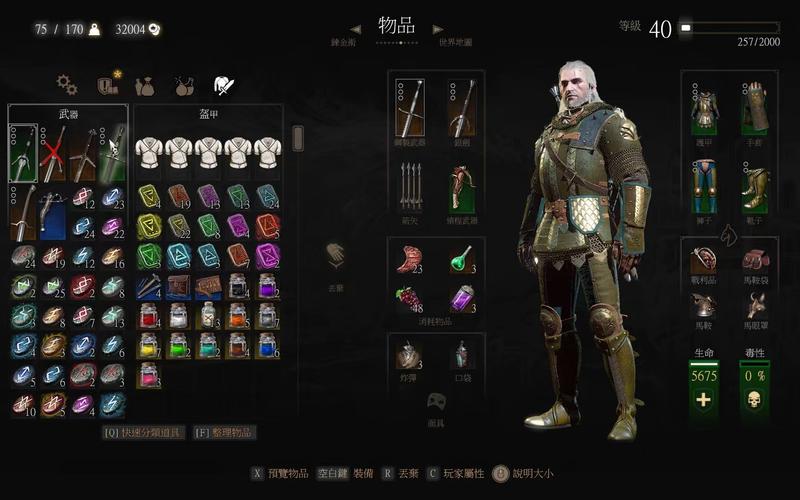Select the grapes food slot
Image resolution: width=800 pixels, height=500 pixels.
coord(410,299)
